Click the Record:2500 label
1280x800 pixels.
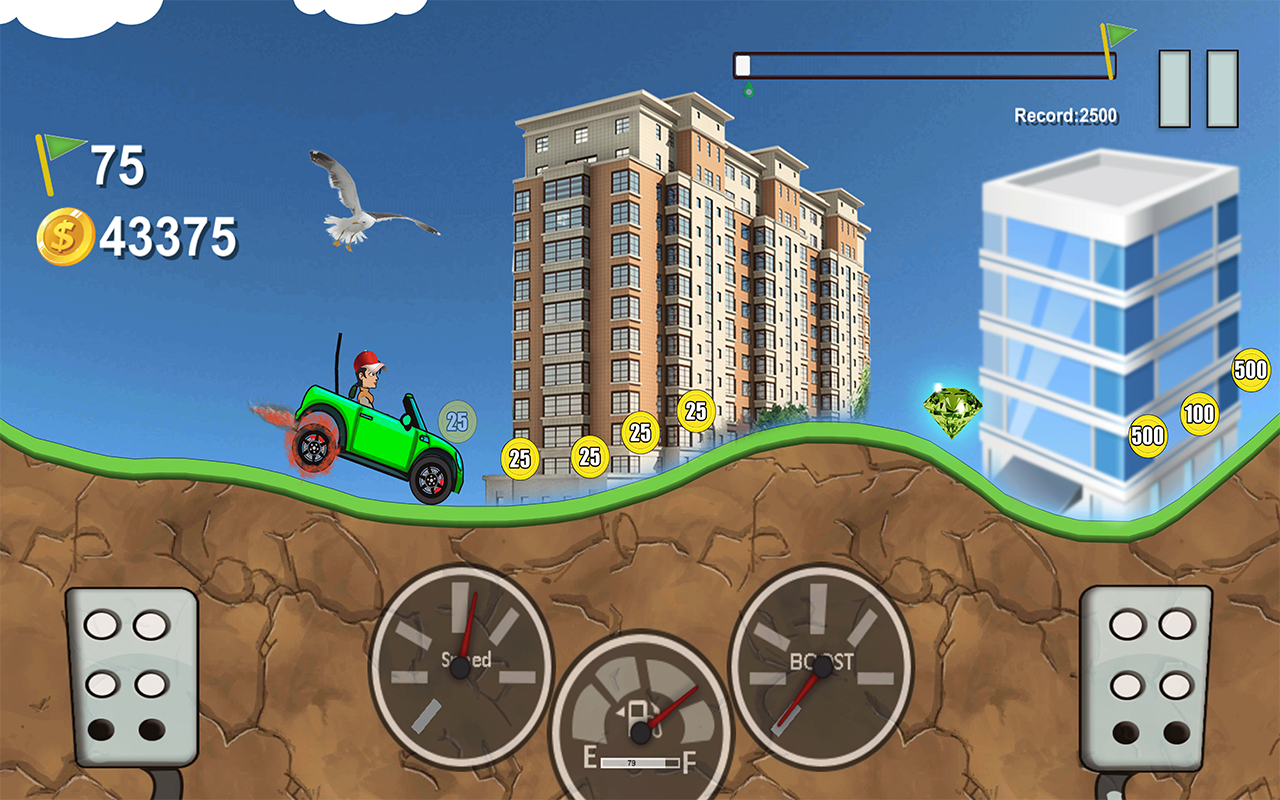coord(1065,113)
